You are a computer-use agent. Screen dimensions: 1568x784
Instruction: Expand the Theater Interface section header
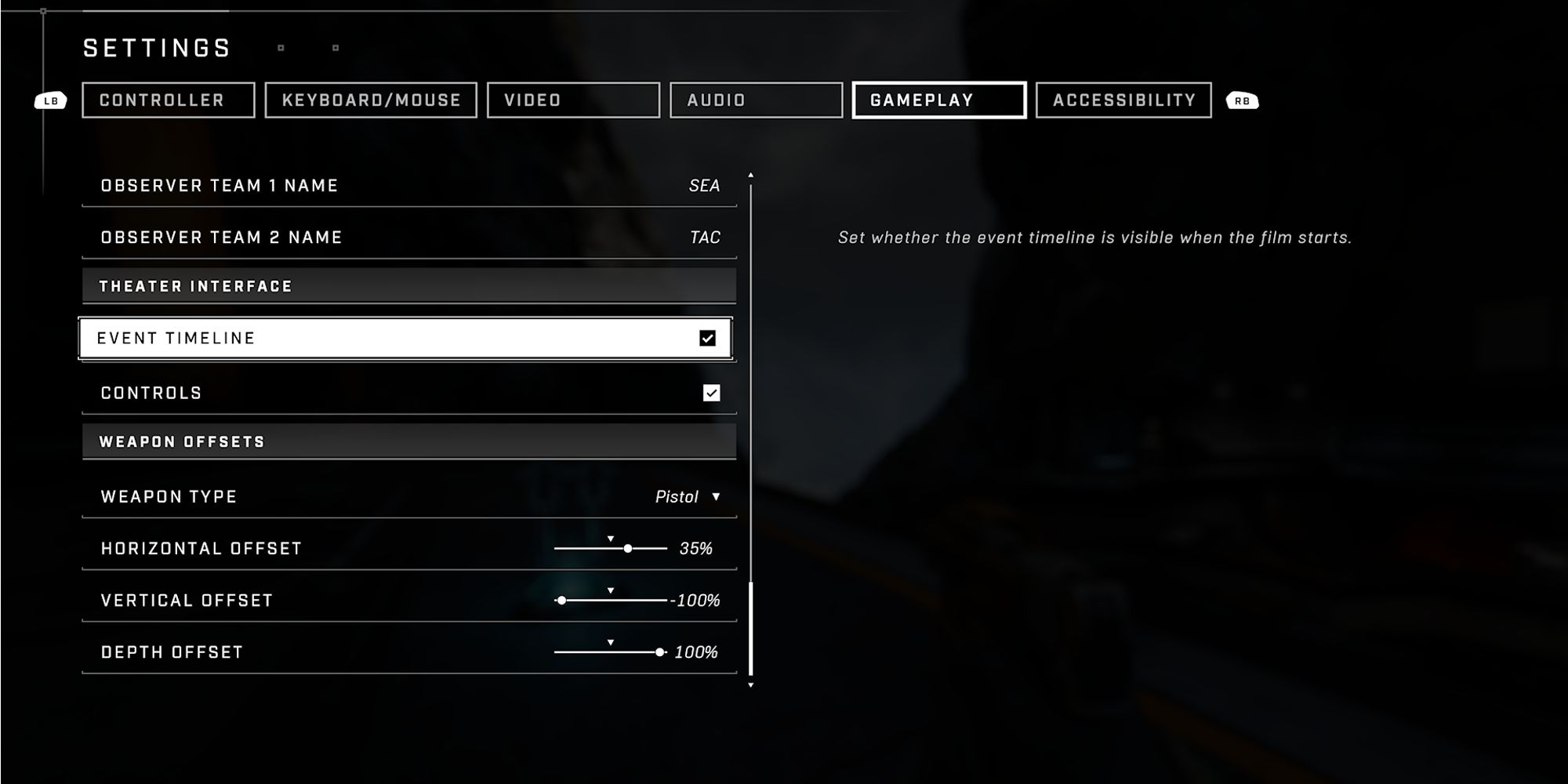click(x=408, y=285)
